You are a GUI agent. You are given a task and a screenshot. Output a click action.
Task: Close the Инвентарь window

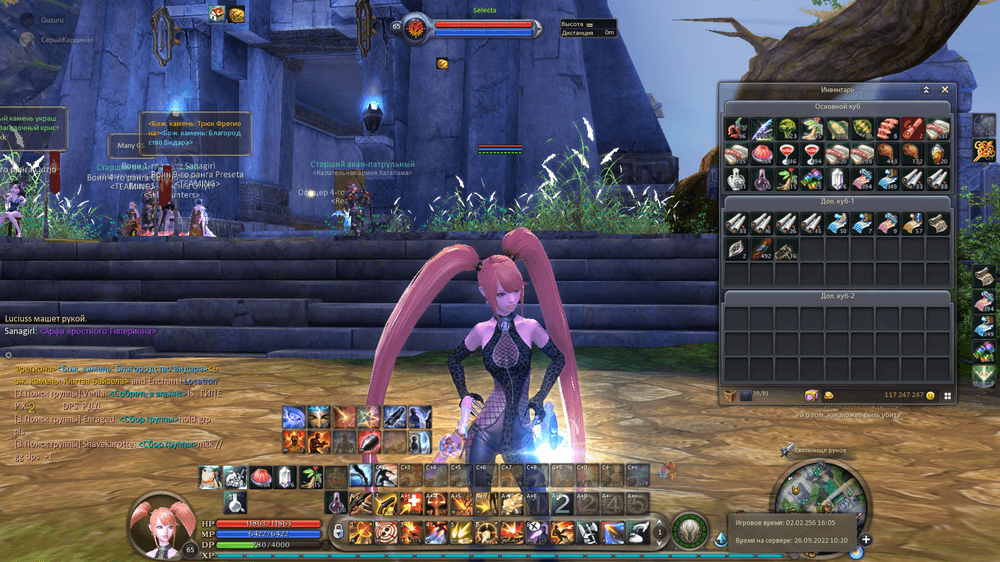tap(945, 89)
